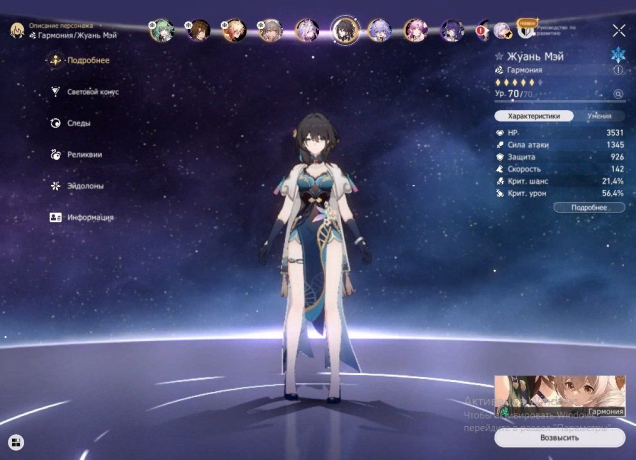
Task: Toggle the favorite star beside Жуань Мэй
Action: [499, 57]
